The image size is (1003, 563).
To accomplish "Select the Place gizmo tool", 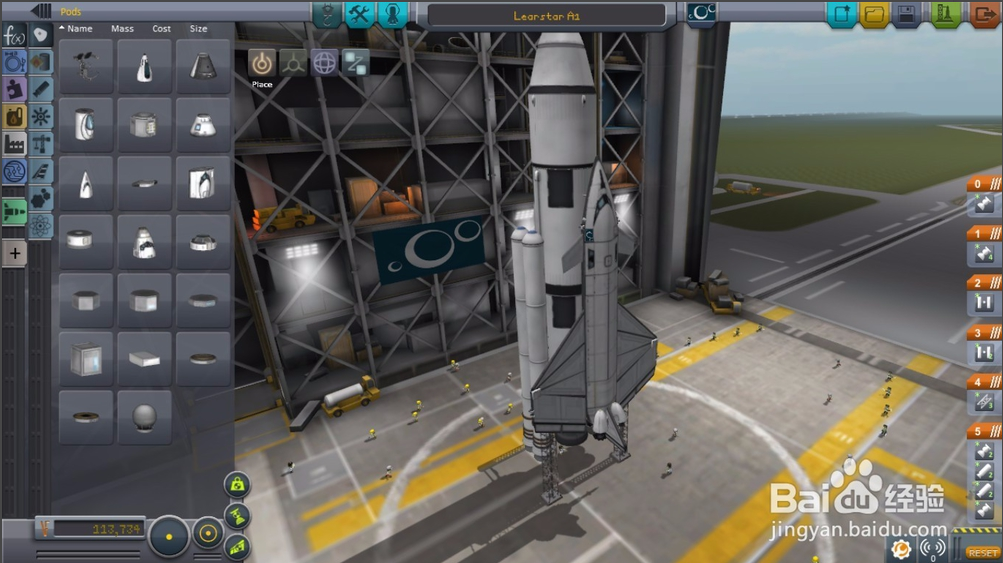I will 262,62.
